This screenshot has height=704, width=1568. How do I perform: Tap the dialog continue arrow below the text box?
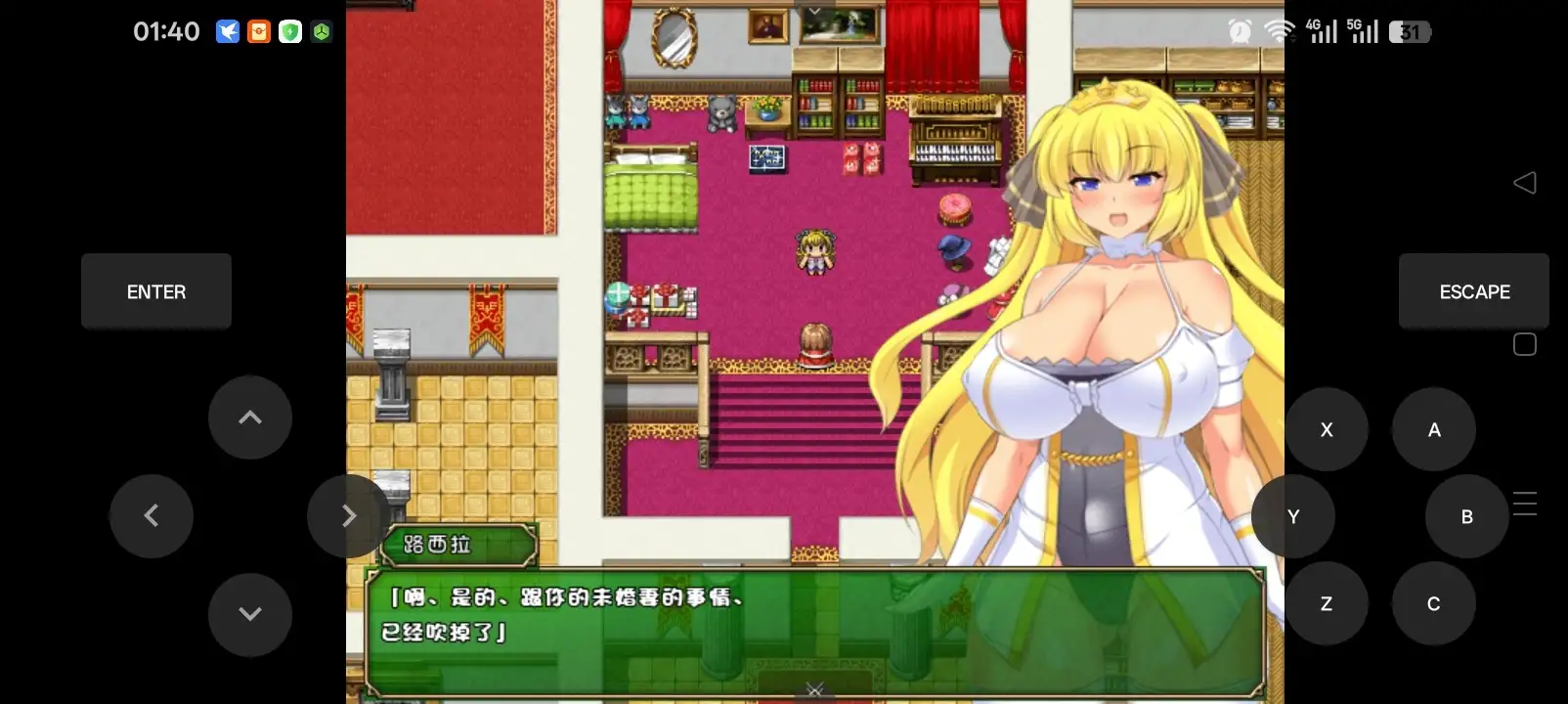pyautogui.click(x=814, y=690)
